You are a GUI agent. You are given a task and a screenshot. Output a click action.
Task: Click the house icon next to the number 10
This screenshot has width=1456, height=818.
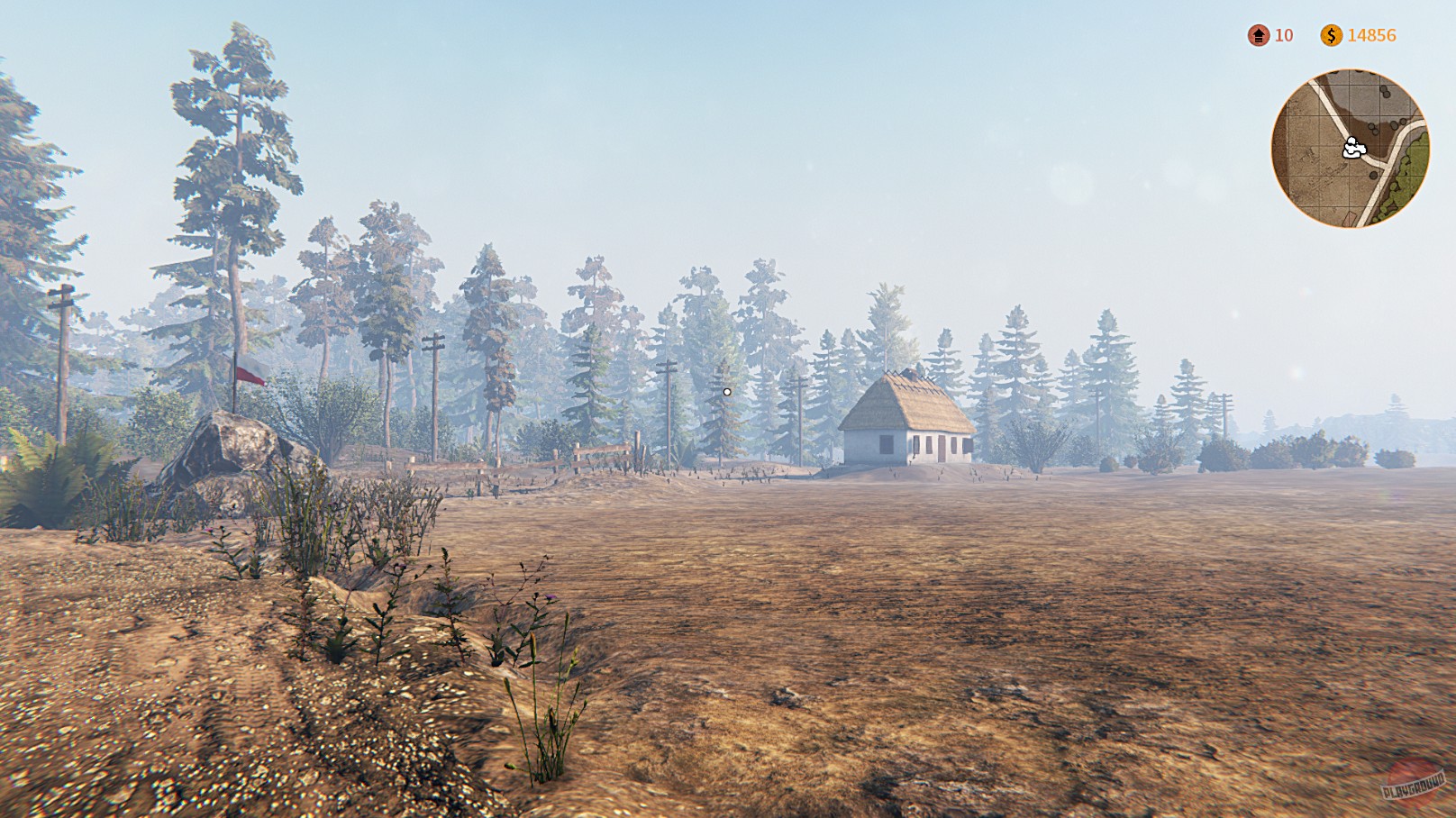click(1257, 37)
